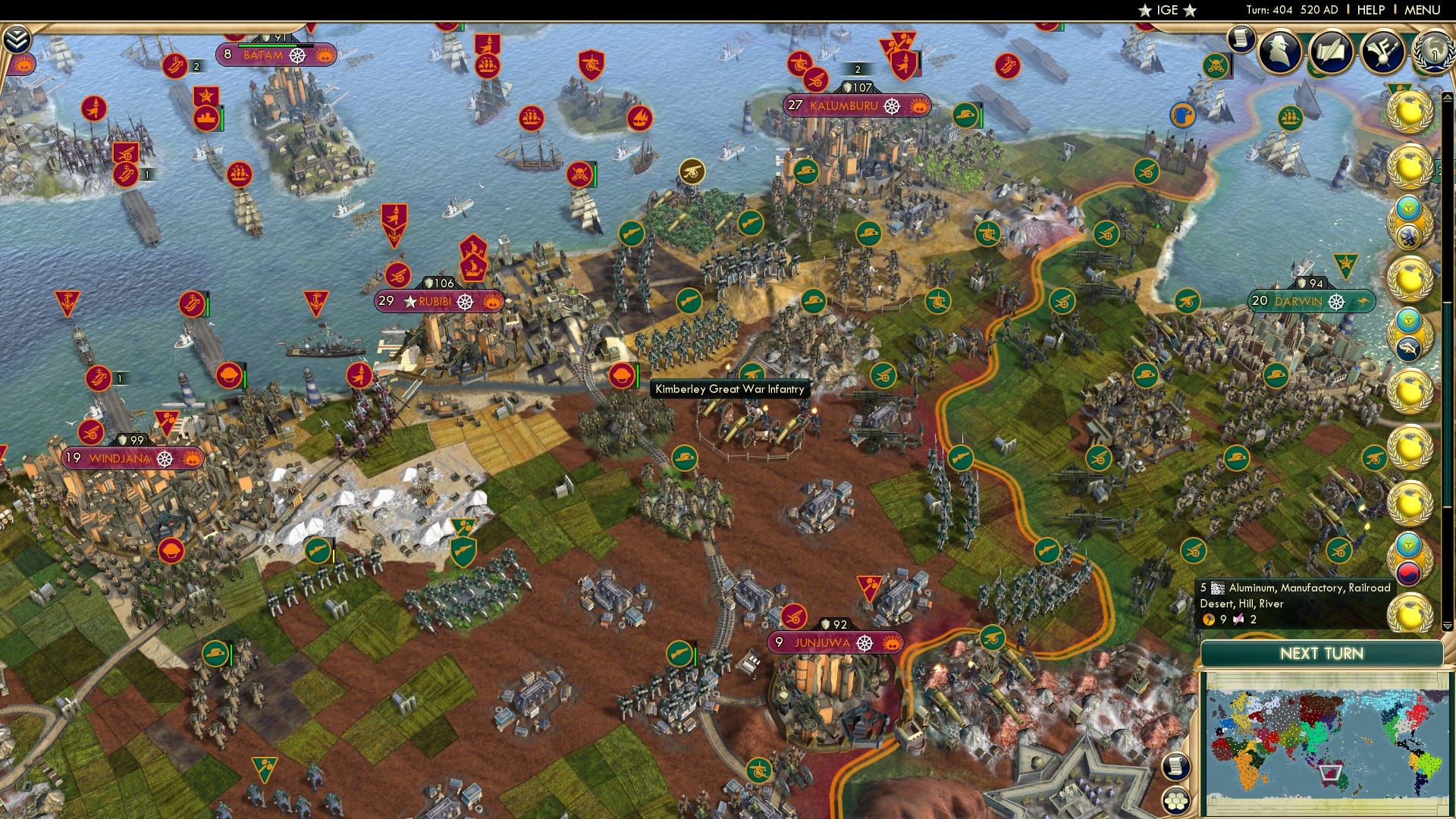Open the Espionage overview spy icon

point(1280,52)
